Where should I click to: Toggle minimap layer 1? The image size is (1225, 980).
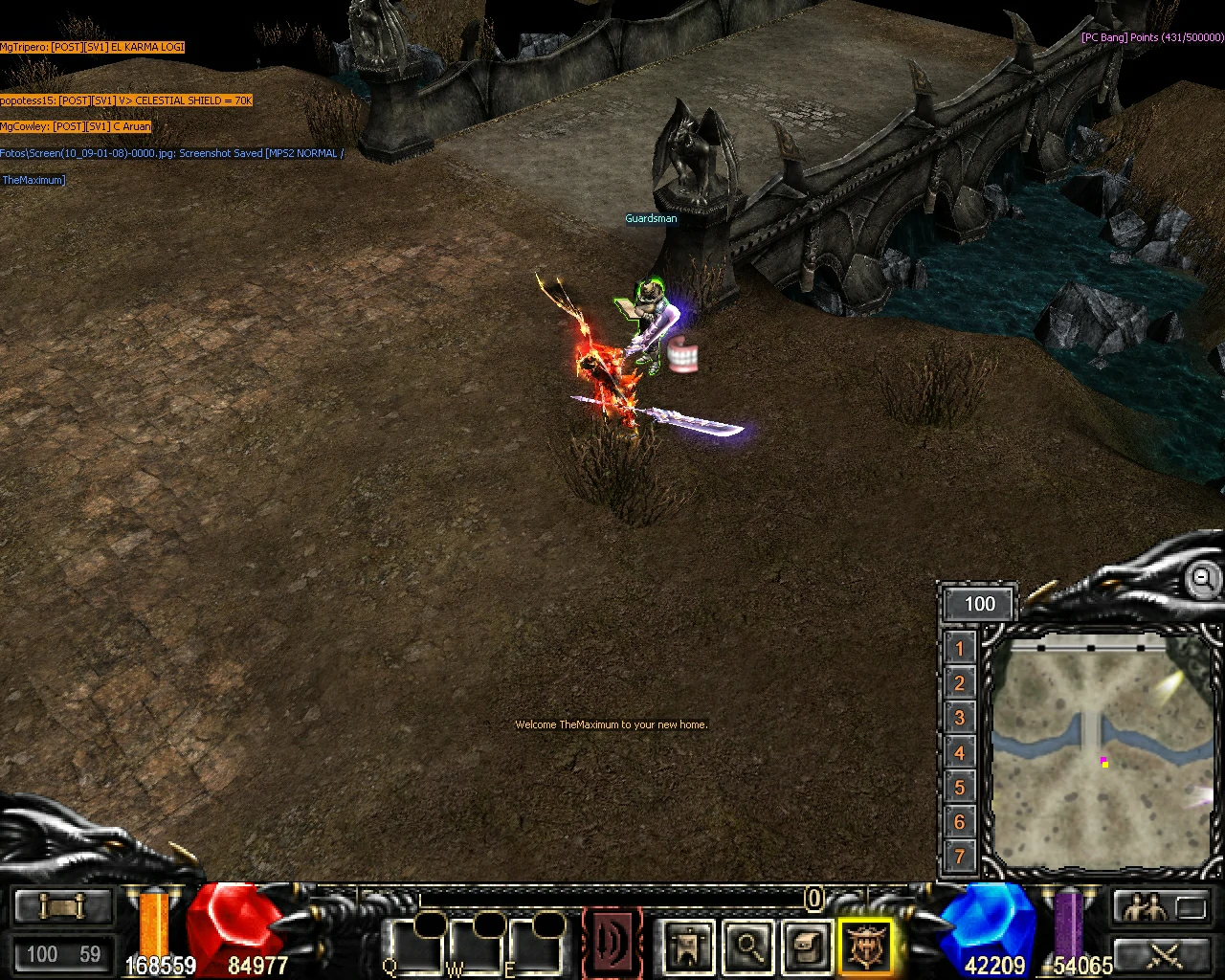click(x=958, y=649)
